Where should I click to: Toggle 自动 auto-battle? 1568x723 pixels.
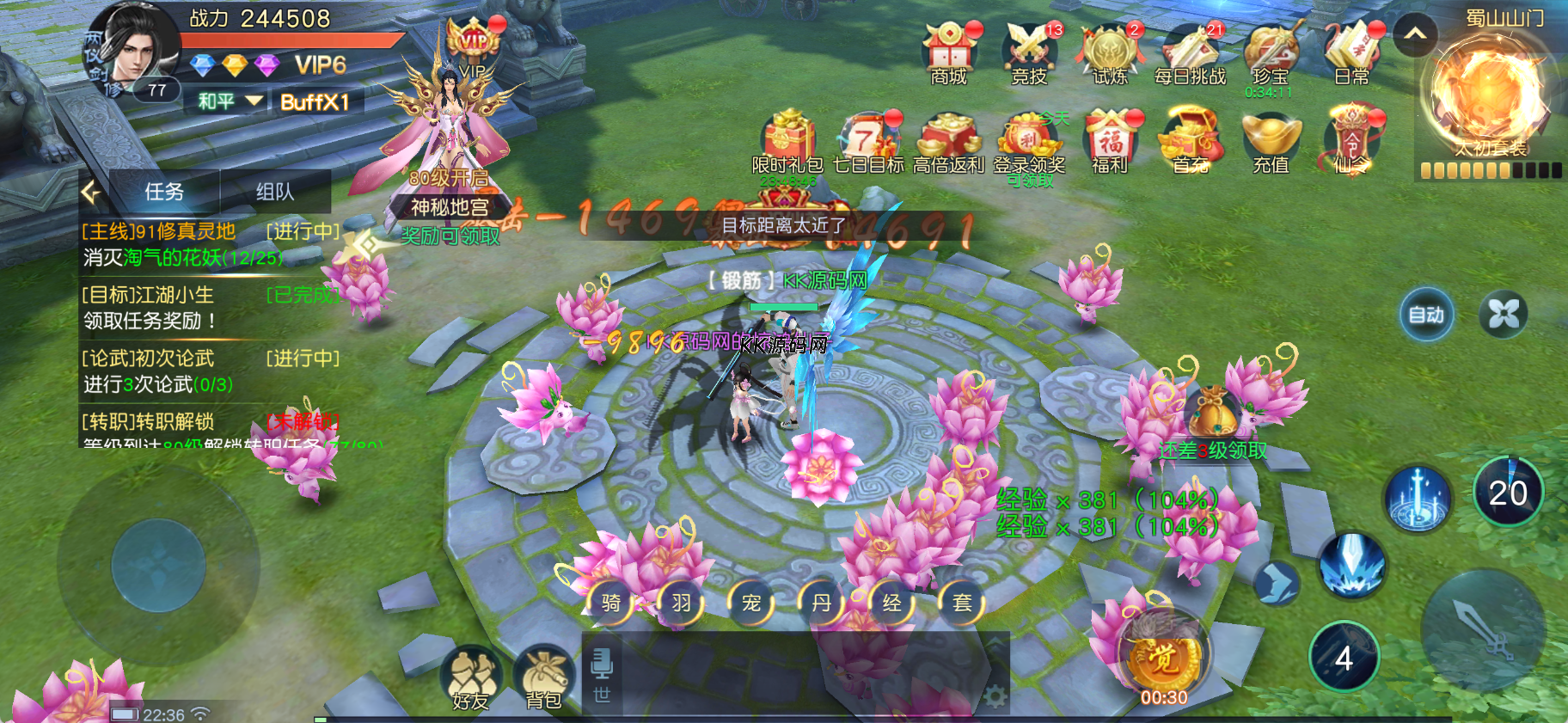[x=1426, y=315]
